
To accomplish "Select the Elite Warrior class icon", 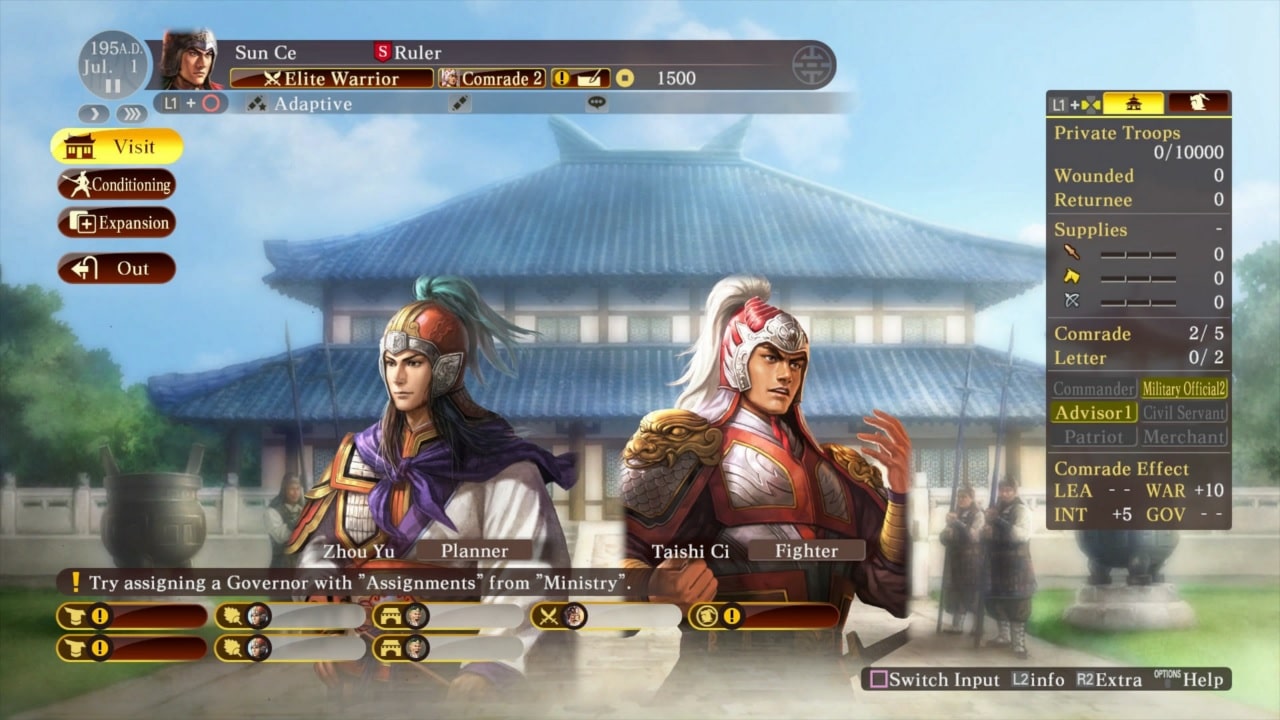I will point(272,78).
